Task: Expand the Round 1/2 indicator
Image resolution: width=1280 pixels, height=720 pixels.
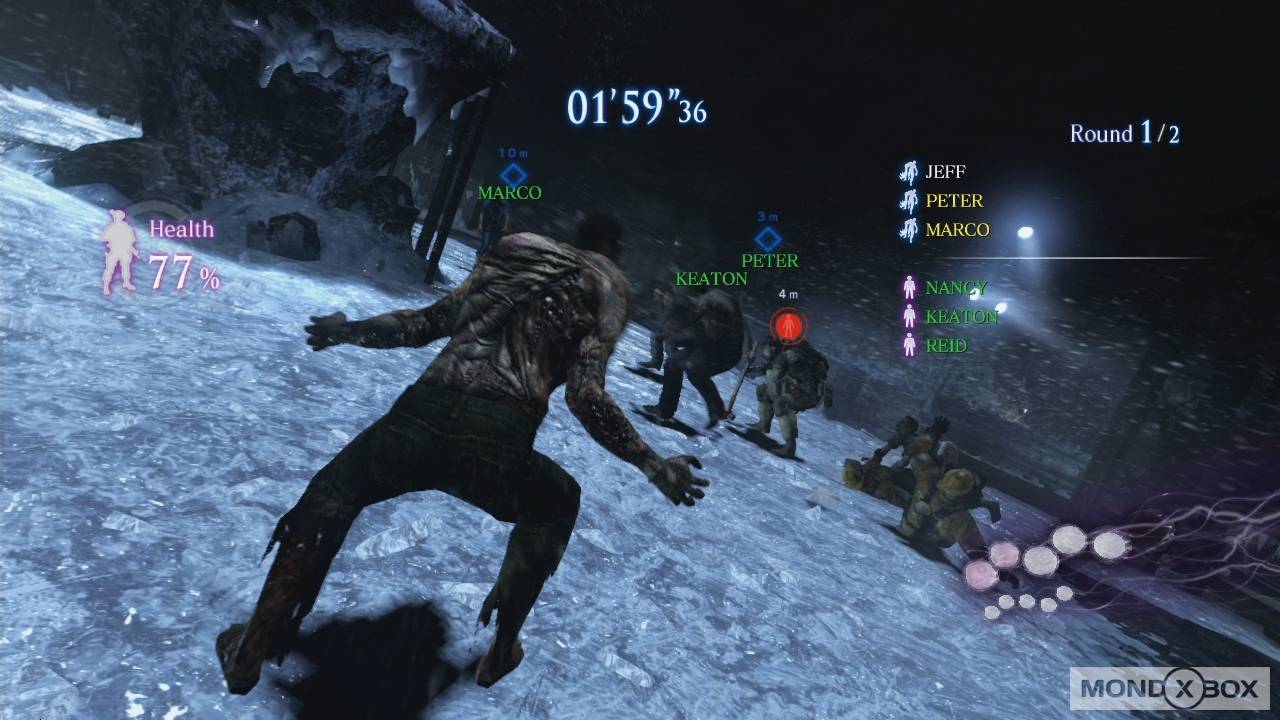Action: click(x=1124, y=133)
